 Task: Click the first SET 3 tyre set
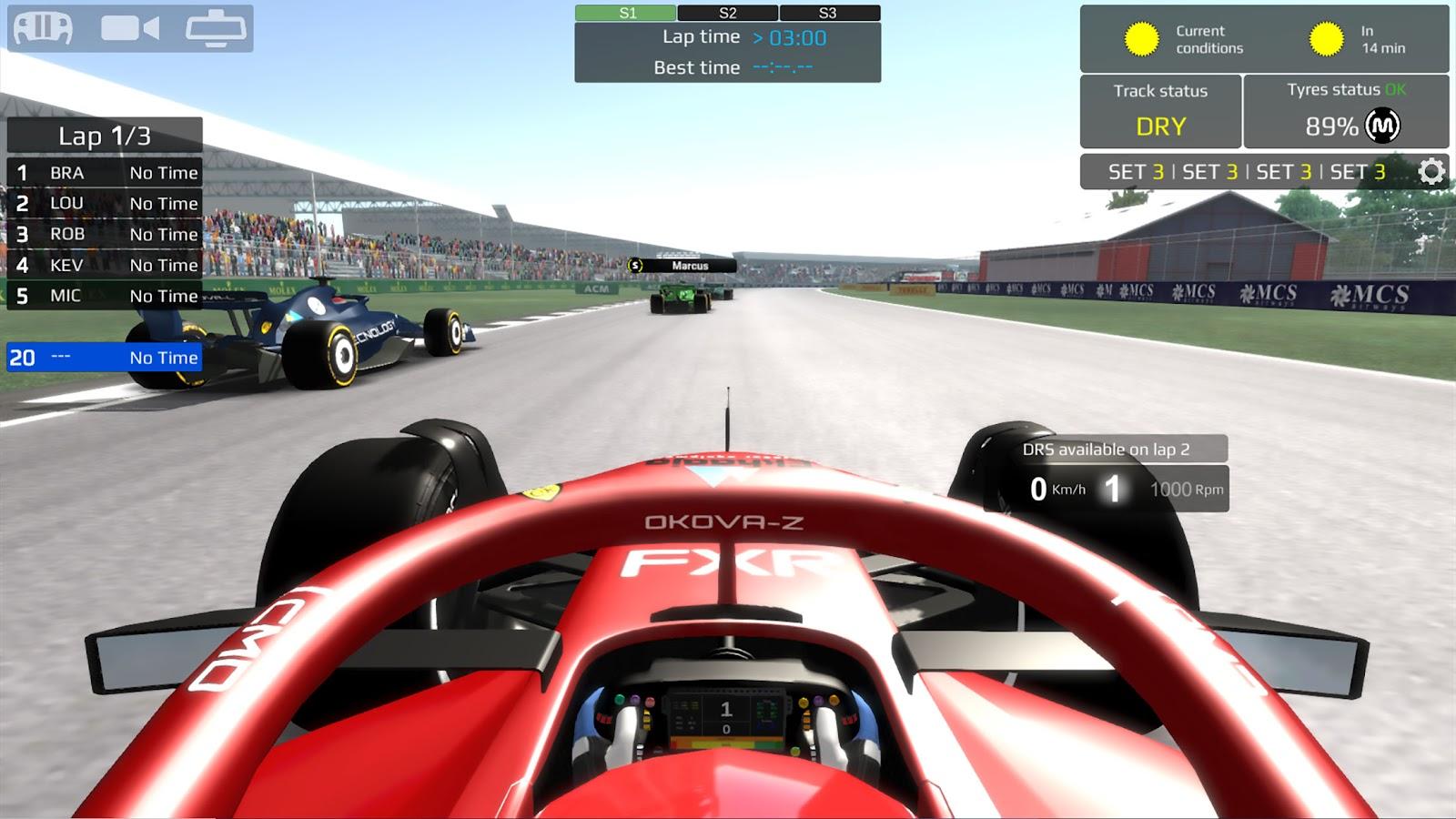1137,170
